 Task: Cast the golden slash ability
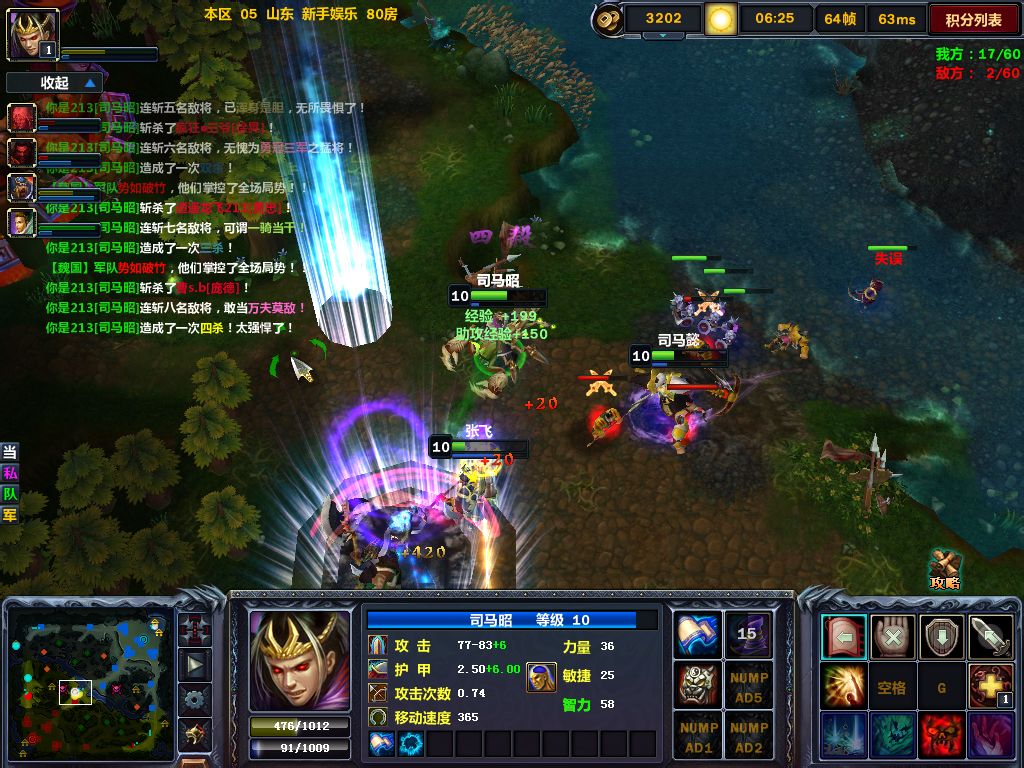843,685
